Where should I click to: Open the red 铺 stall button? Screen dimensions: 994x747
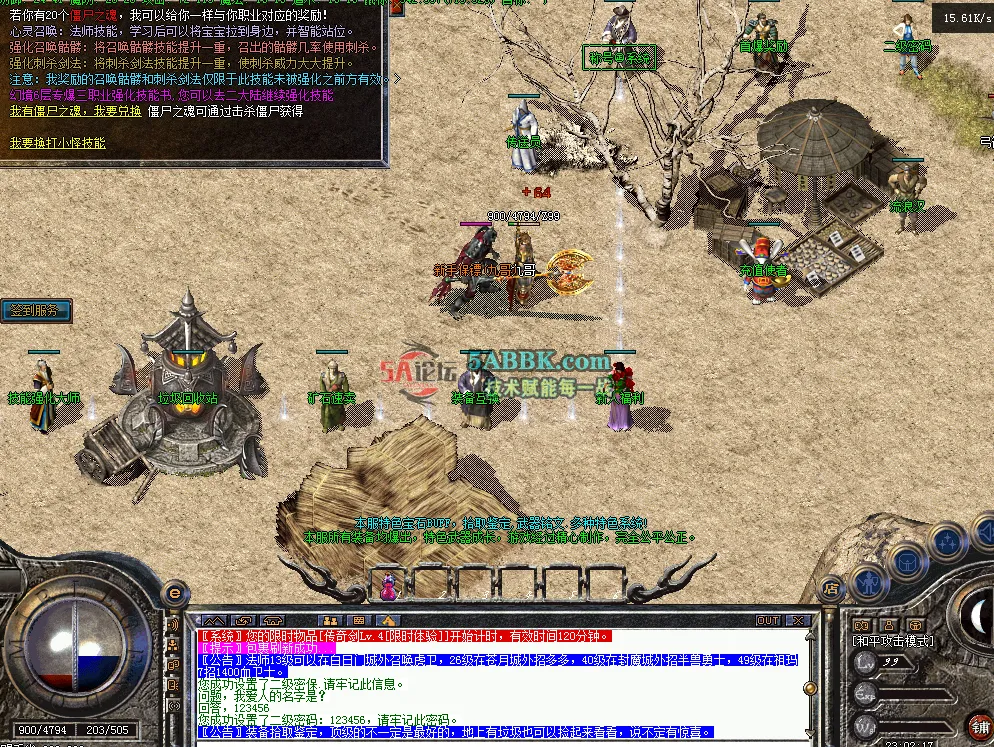[979, 726]
